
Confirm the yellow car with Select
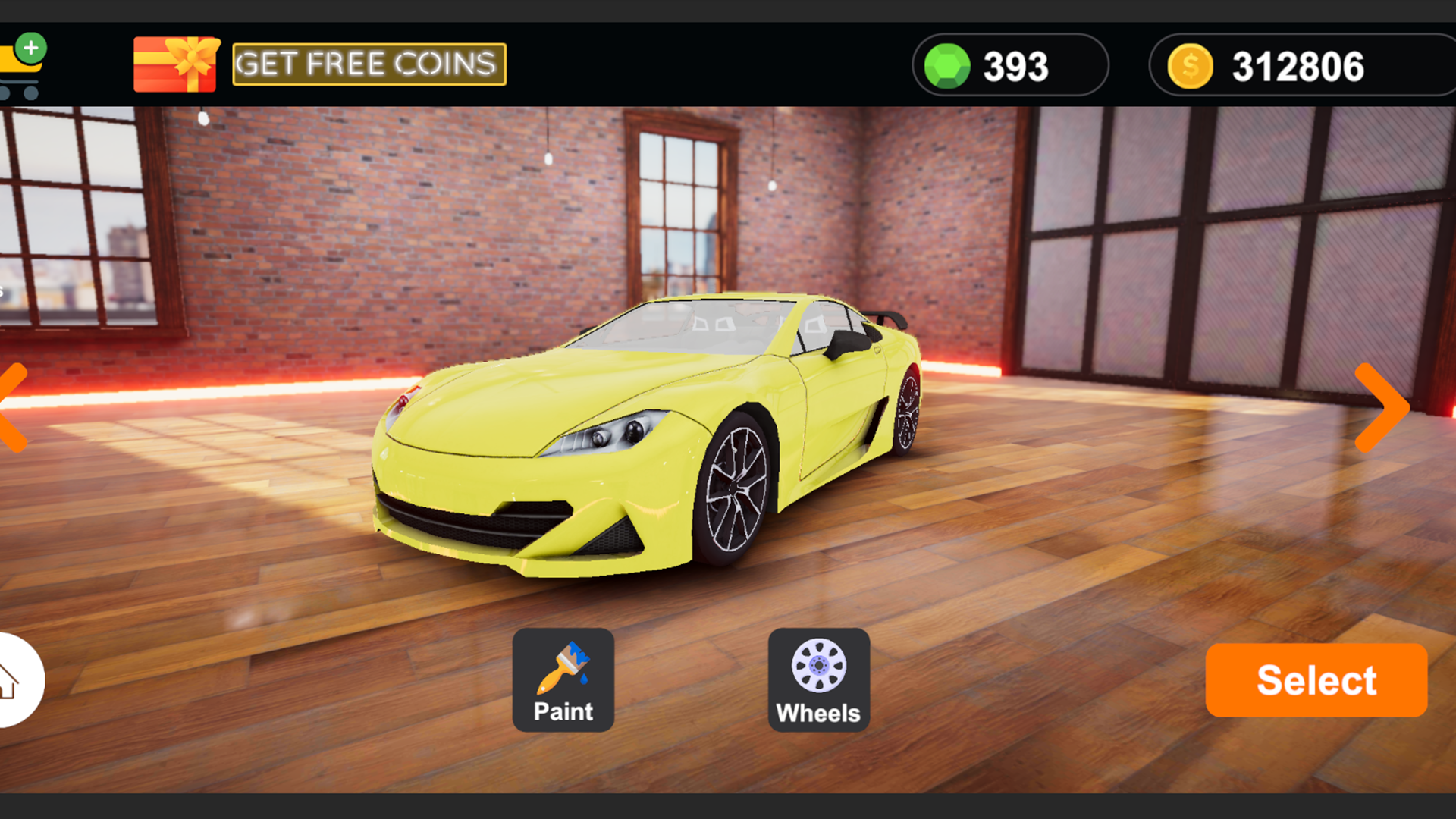(1316, 679)
